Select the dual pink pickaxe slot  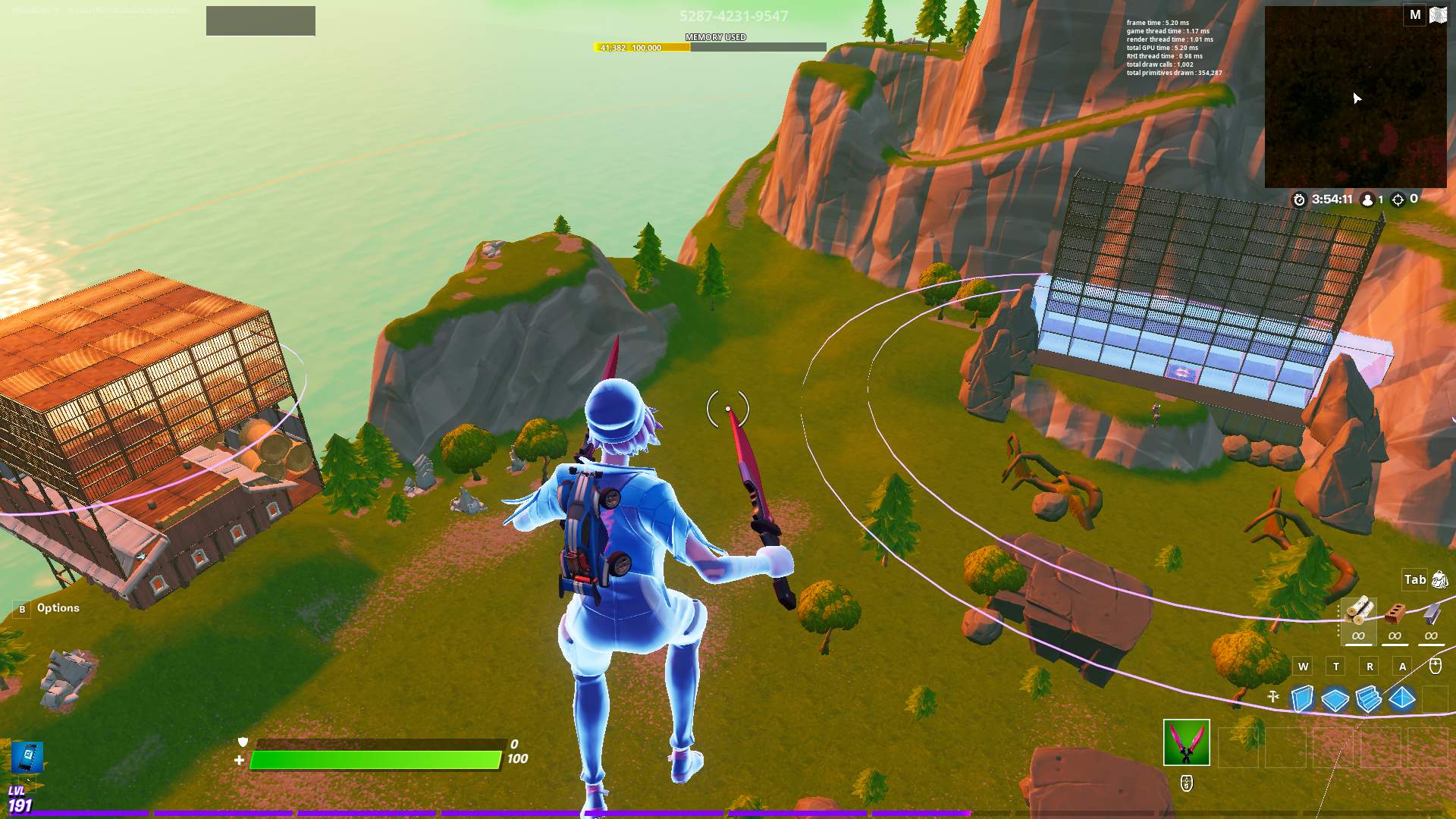tap(1186, 742)
